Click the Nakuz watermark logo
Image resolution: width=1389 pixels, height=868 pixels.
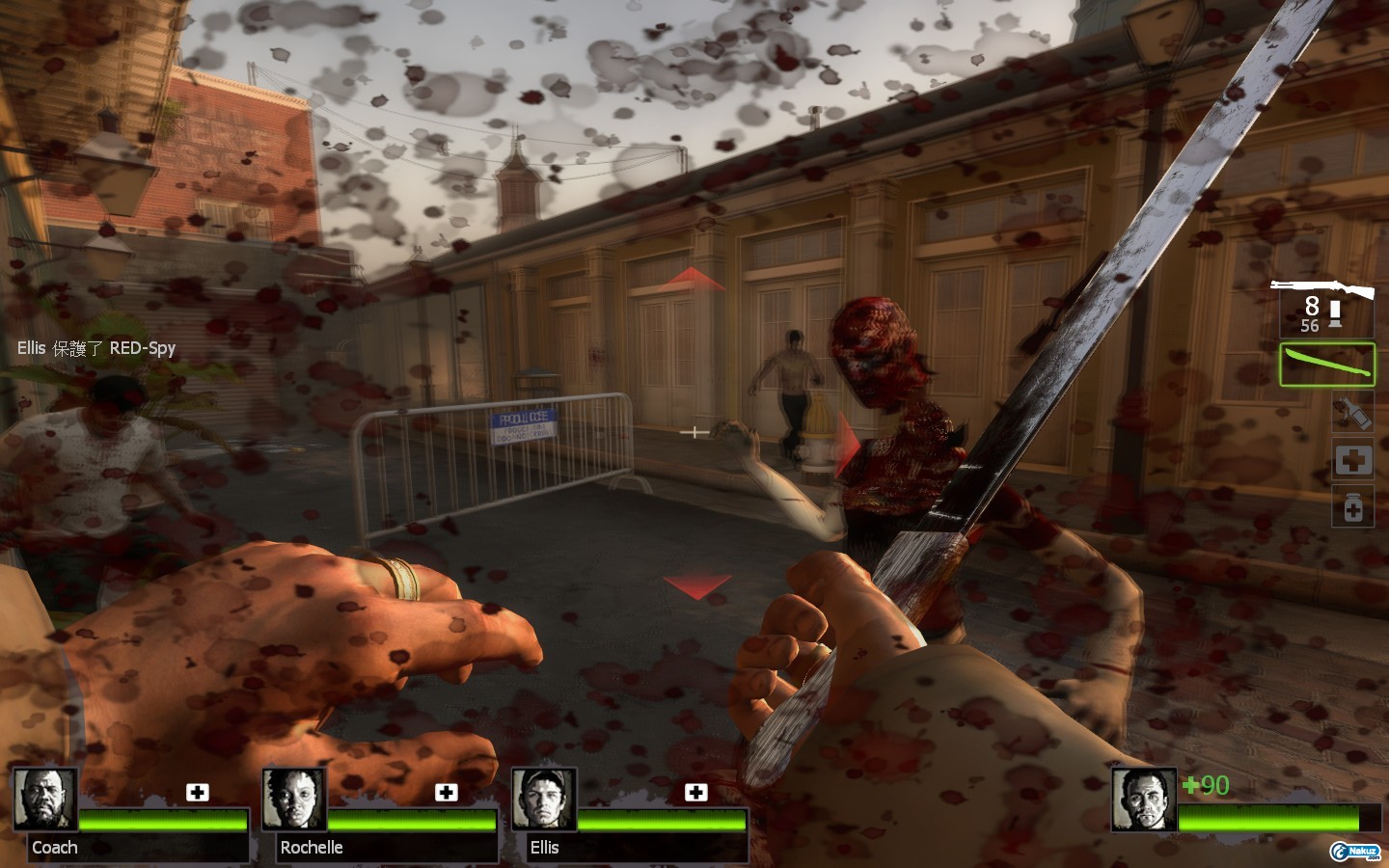[1354, 851]
